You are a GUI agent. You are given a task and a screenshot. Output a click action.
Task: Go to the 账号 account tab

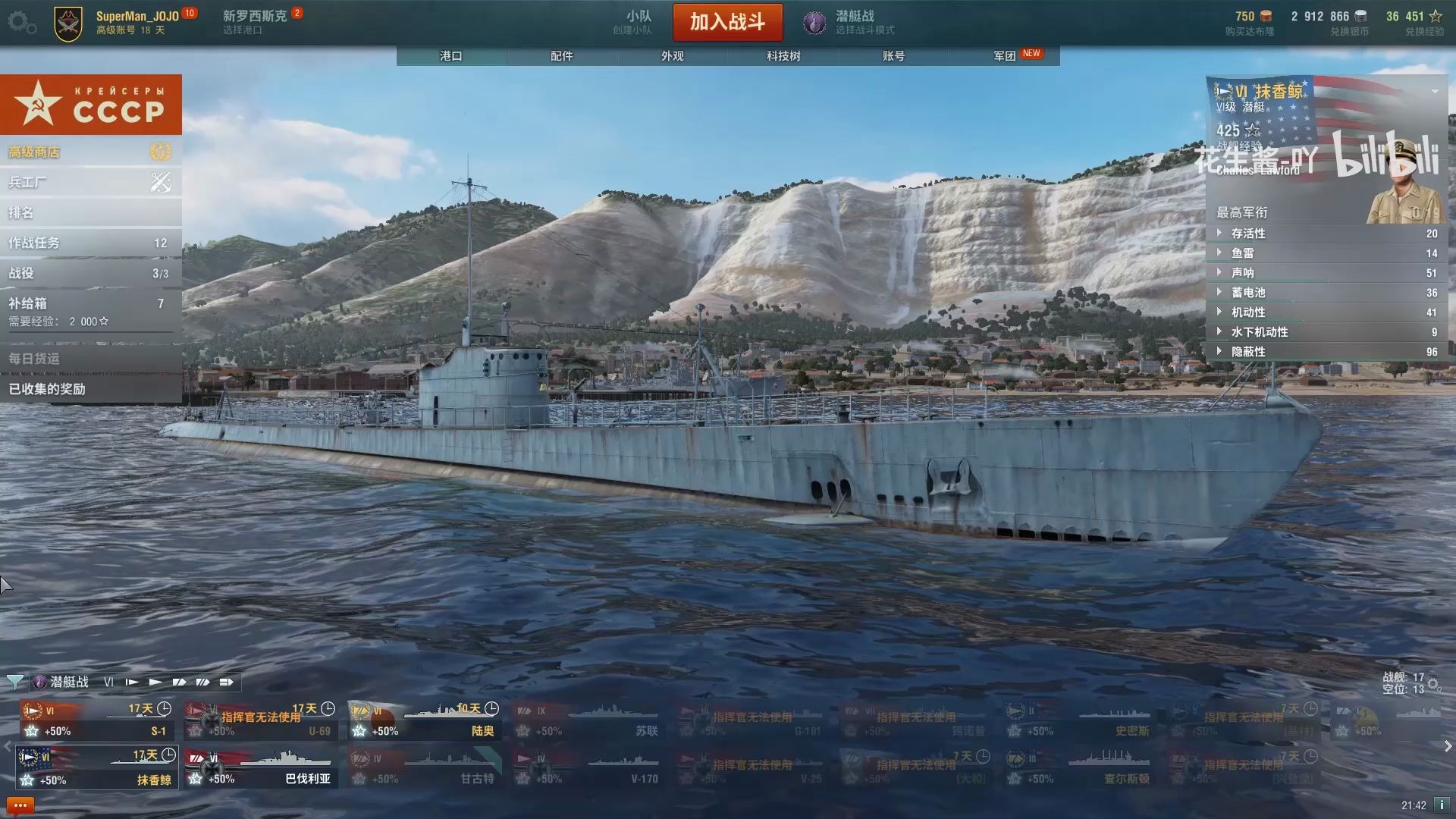[894, 56]
